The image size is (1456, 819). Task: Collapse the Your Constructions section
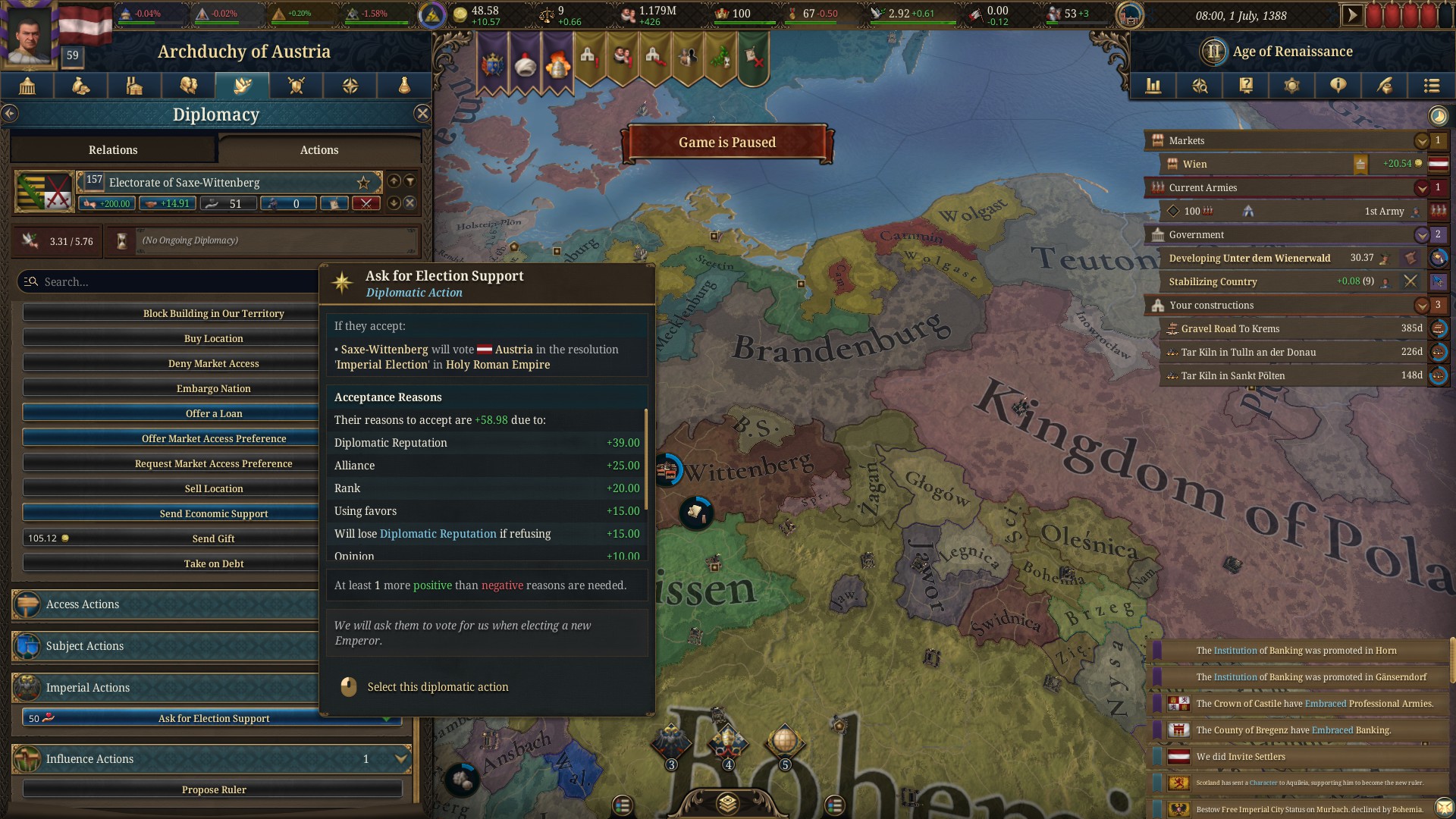1421,305
